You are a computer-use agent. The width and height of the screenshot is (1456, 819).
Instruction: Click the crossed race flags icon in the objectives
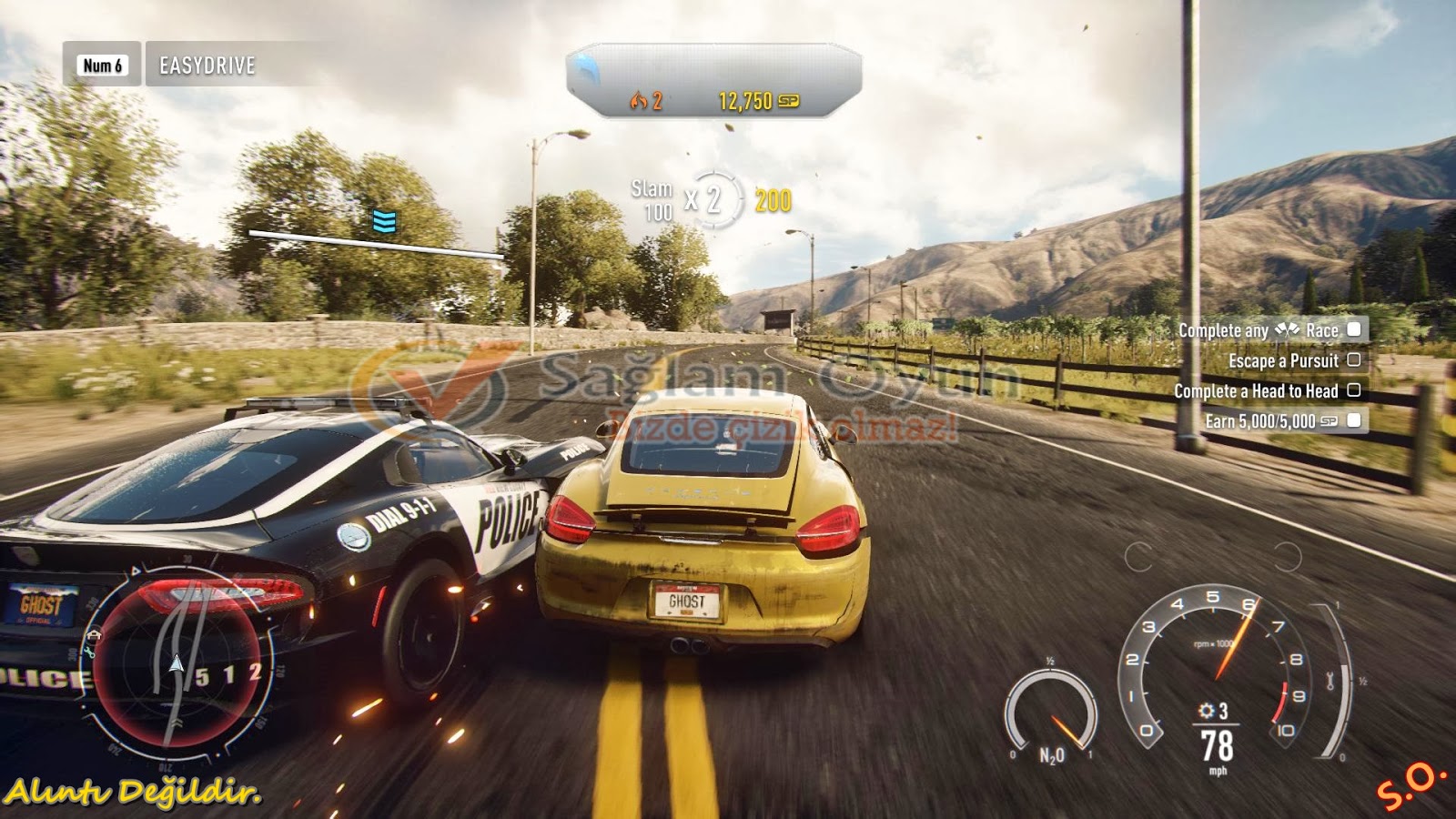click(1287, 331)
